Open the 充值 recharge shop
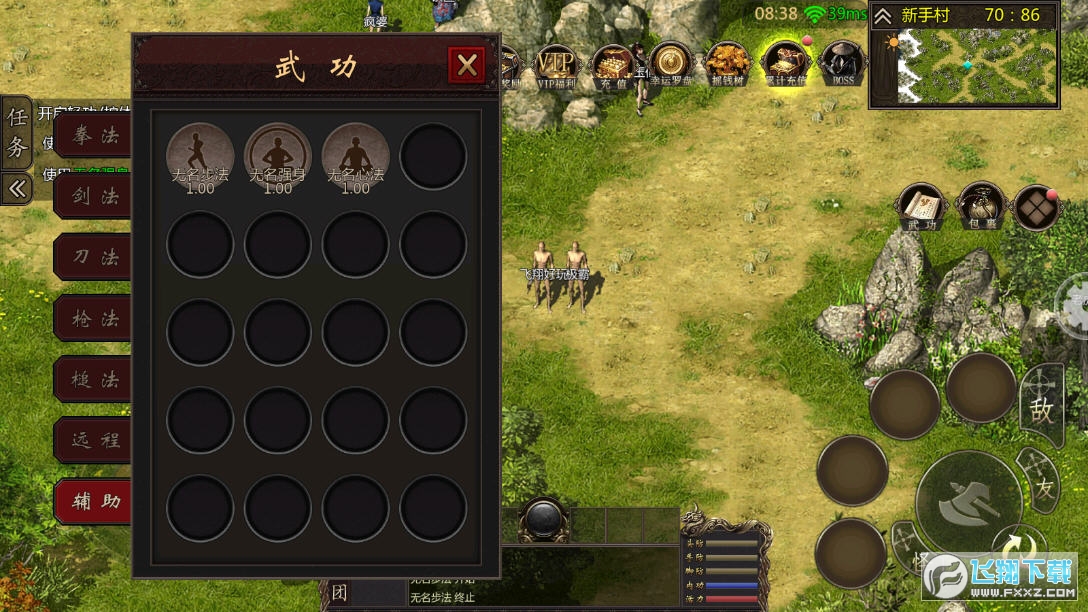 pos(612,64)
